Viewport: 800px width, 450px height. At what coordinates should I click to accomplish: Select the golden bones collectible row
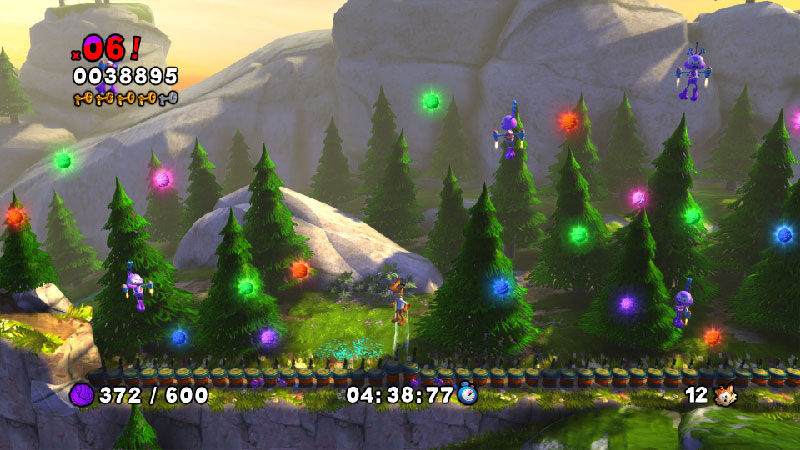coord(124,98)
